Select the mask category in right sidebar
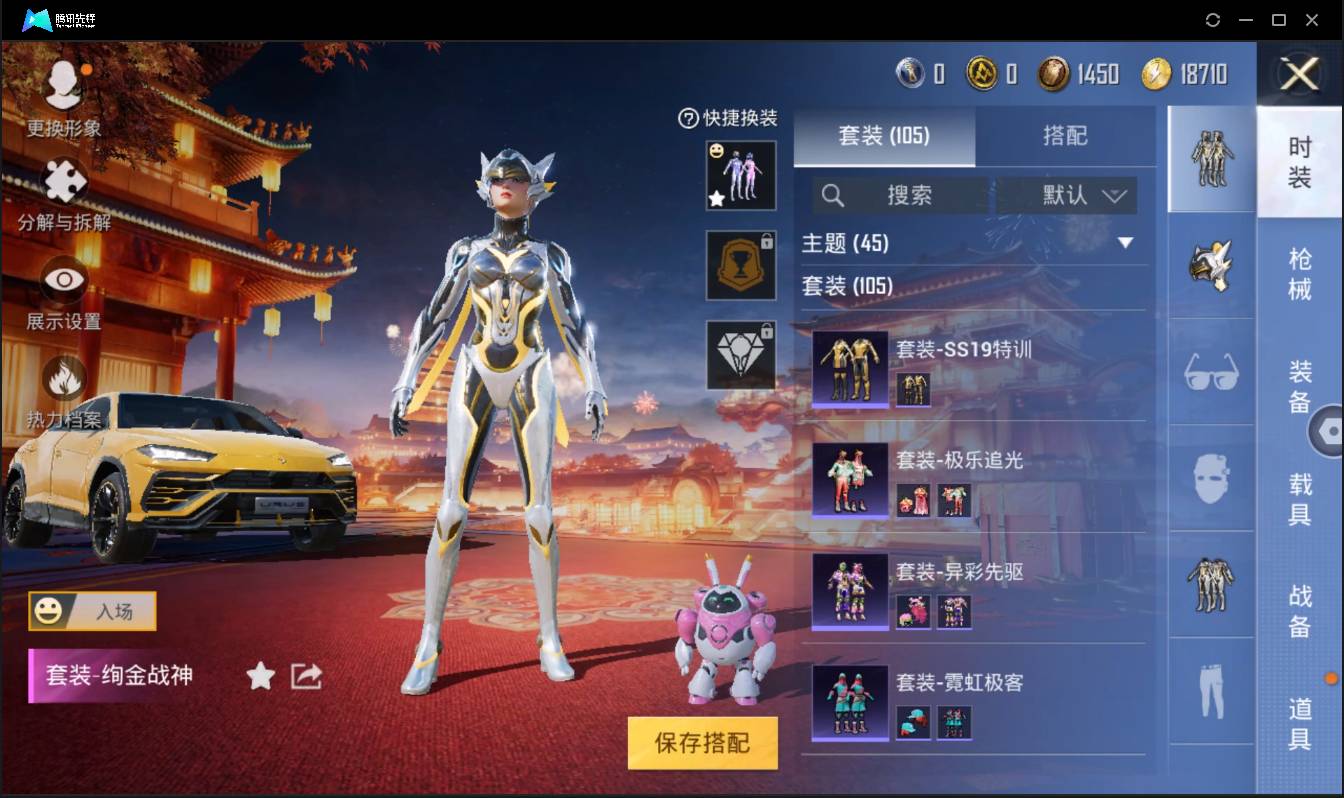The width and height of the screenshot is (1344, 798). [1210, 479]
